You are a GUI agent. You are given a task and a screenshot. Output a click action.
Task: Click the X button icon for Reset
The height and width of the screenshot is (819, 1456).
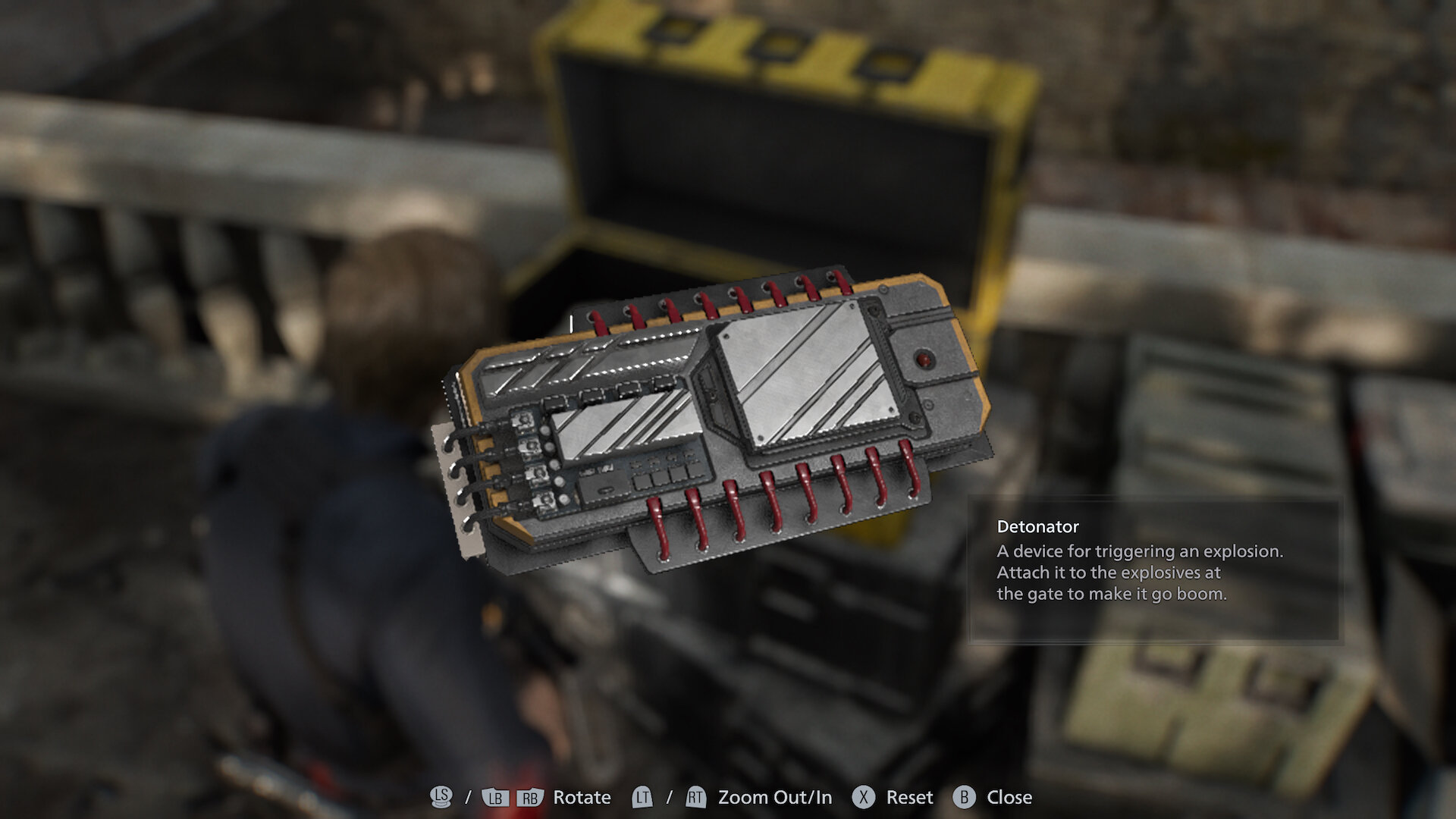point(863,797)
